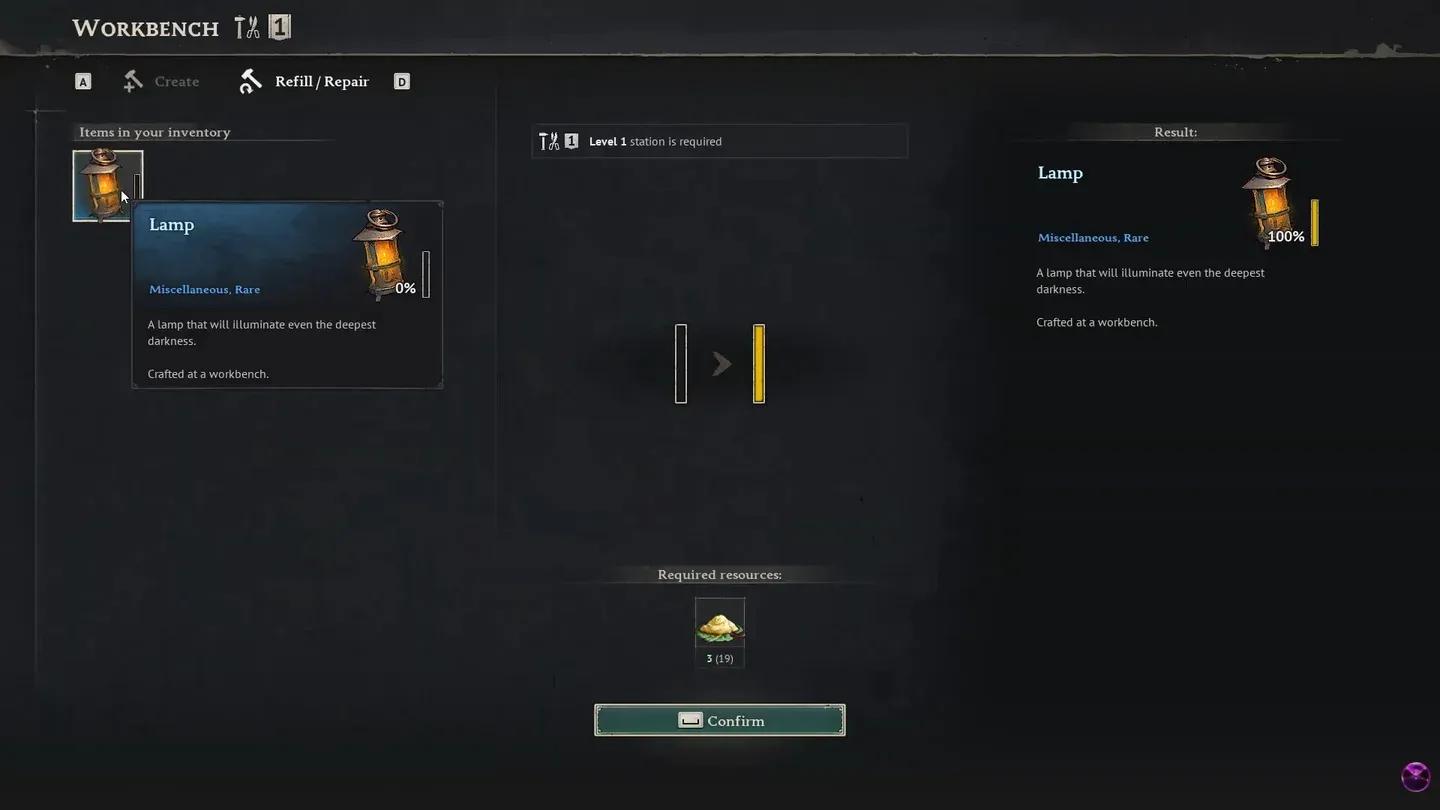Viewport: 1440px width, 810px height.
Task: Click the 3 (19) resource count label
Action: [719, 658]
